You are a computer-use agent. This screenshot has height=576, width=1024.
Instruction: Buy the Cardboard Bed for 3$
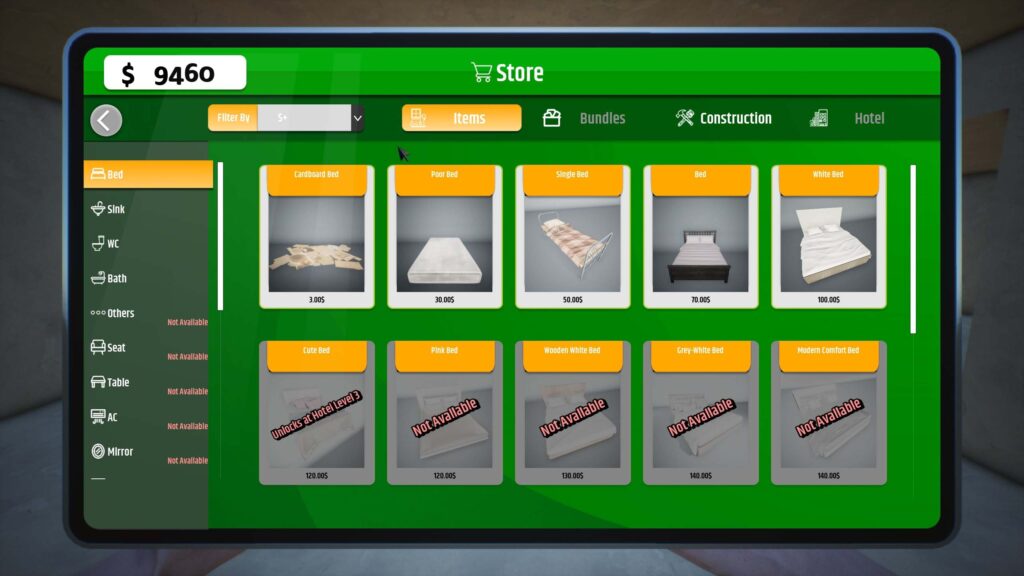[x=316, y=237]
